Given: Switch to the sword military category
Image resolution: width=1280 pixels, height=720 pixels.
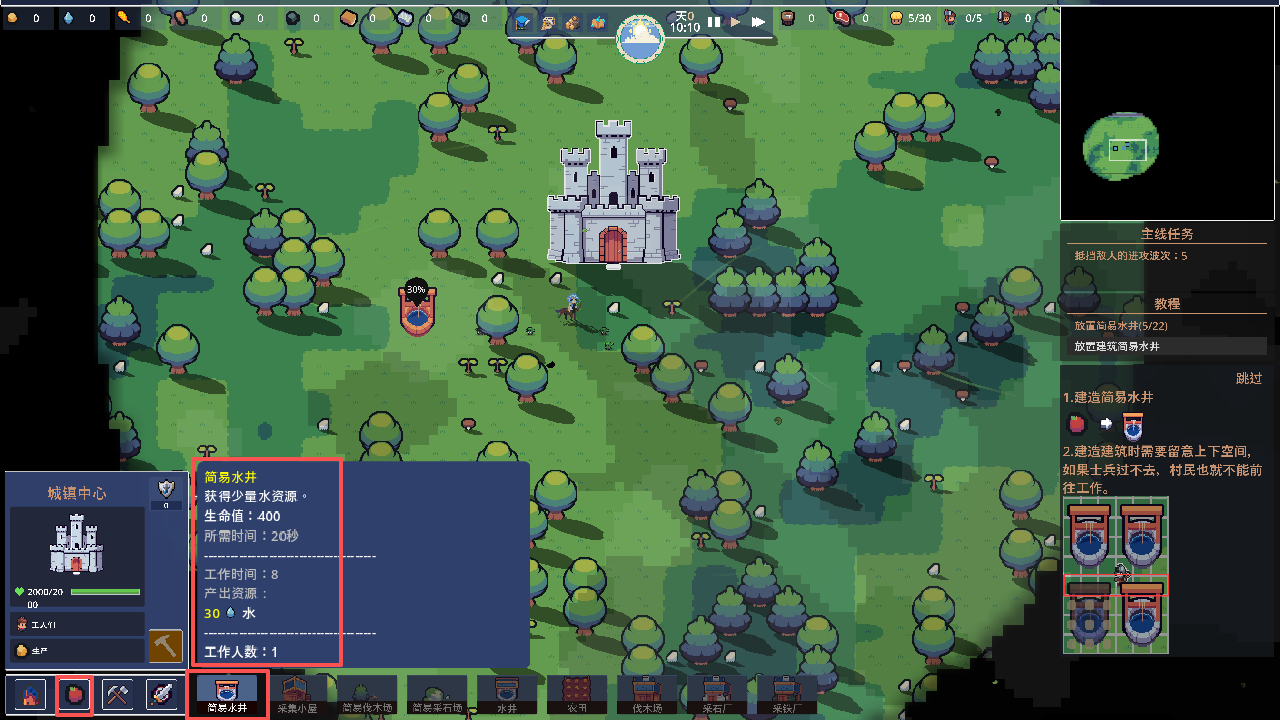Looking at the screenshot, I should tap(162, 694).
